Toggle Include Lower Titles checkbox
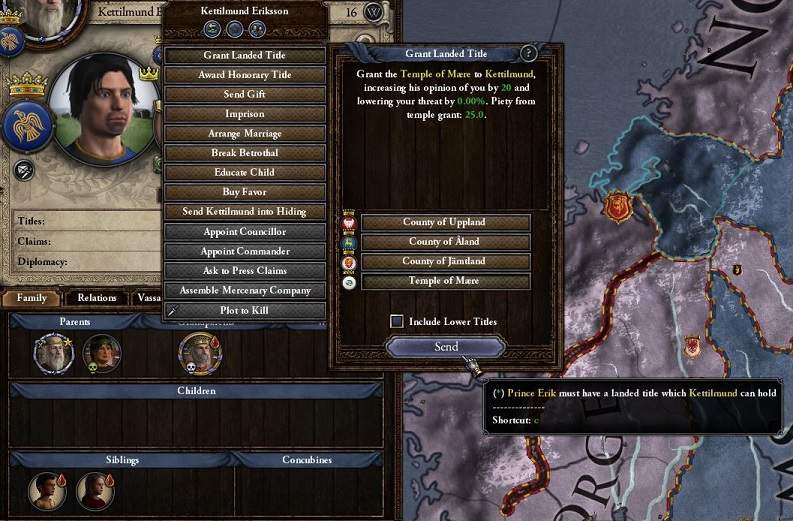 click(x=397, y=321)
